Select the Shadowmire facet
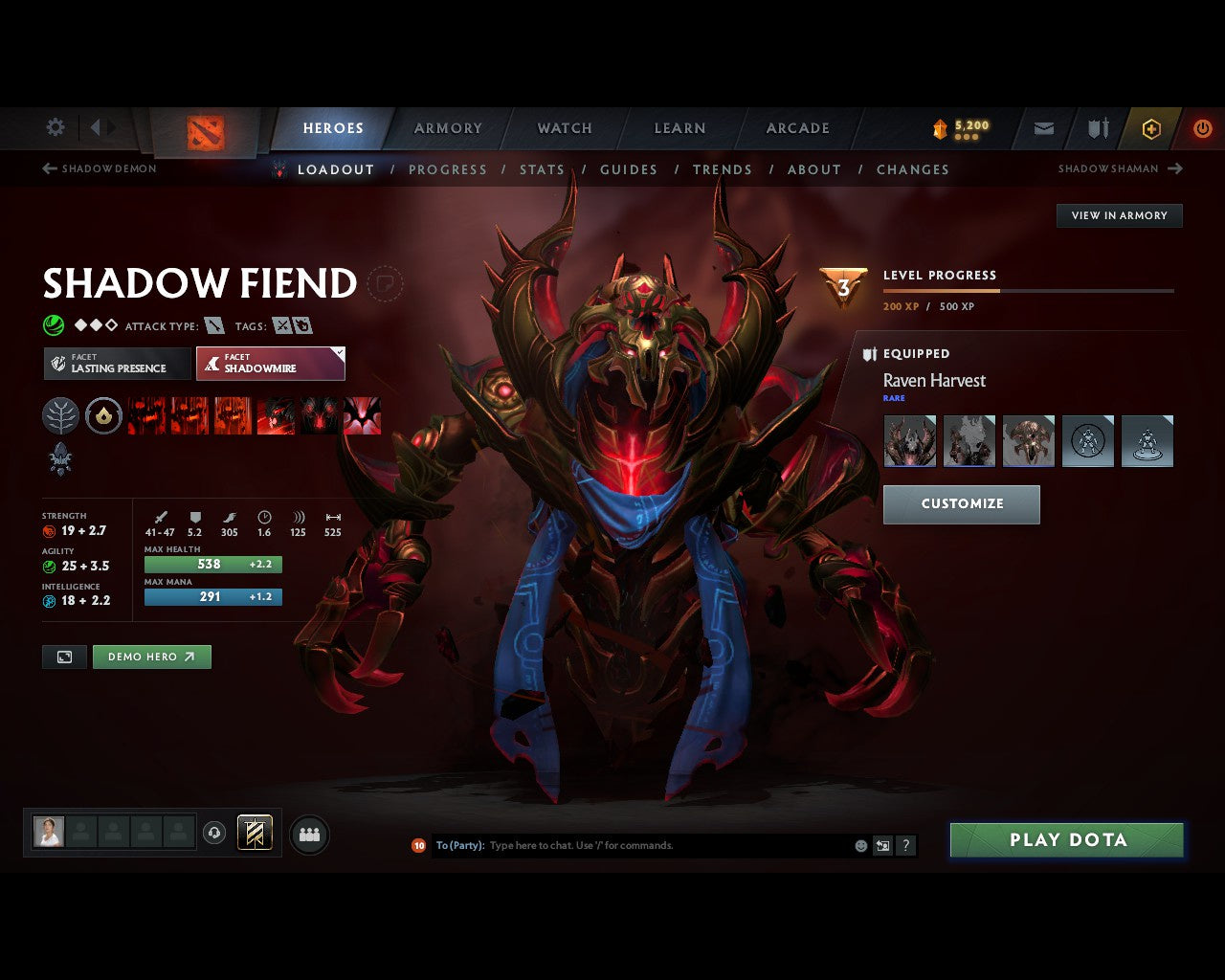This screenshot has width=1225, height=980. [271, 364]
